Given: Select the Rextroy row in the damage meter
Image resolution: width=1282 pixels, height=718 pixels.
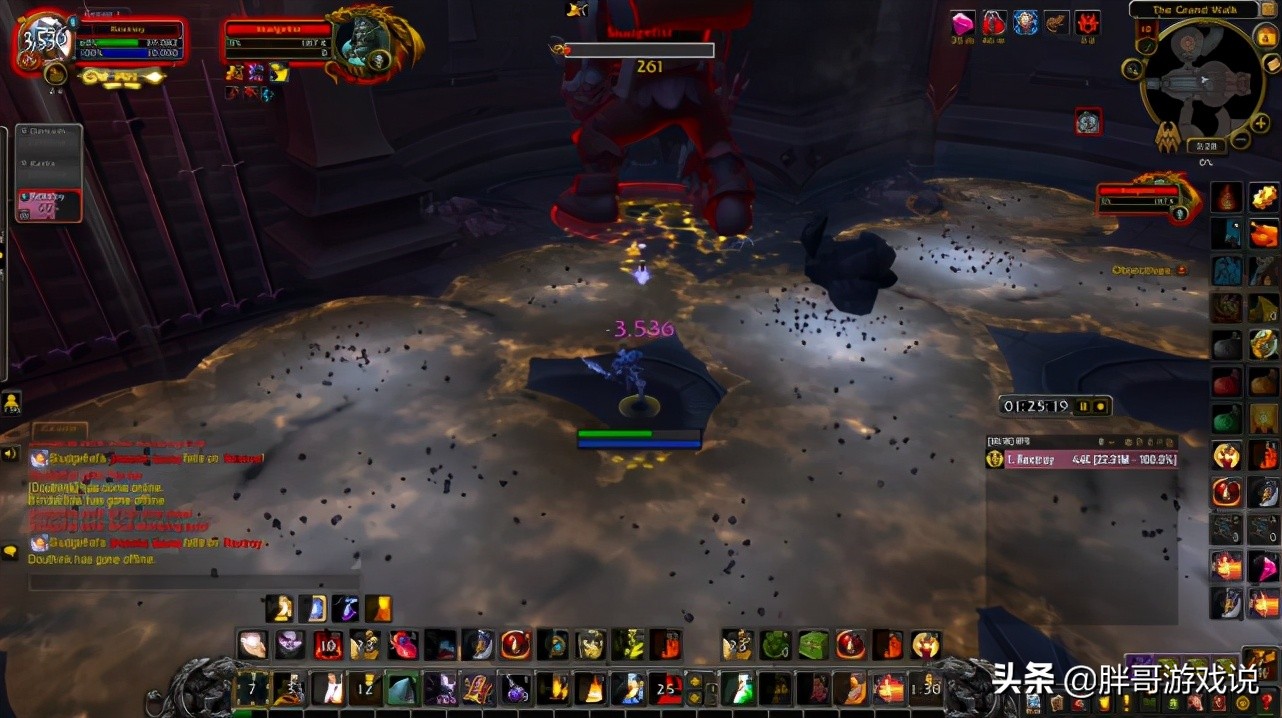Looking at the screenshot, I should coord(1080,460).
